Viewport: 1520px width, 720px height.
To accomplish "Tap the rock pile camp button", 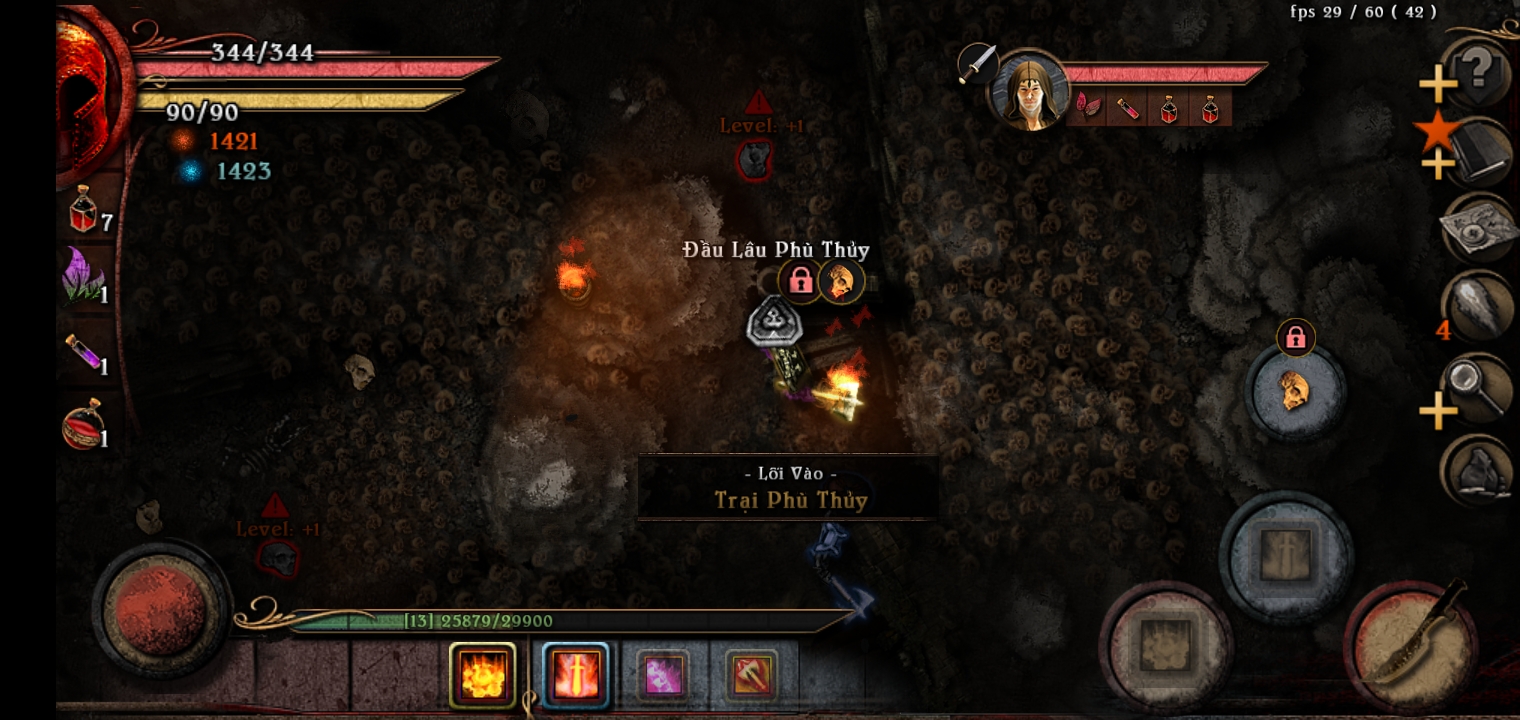I will 1478,470.
